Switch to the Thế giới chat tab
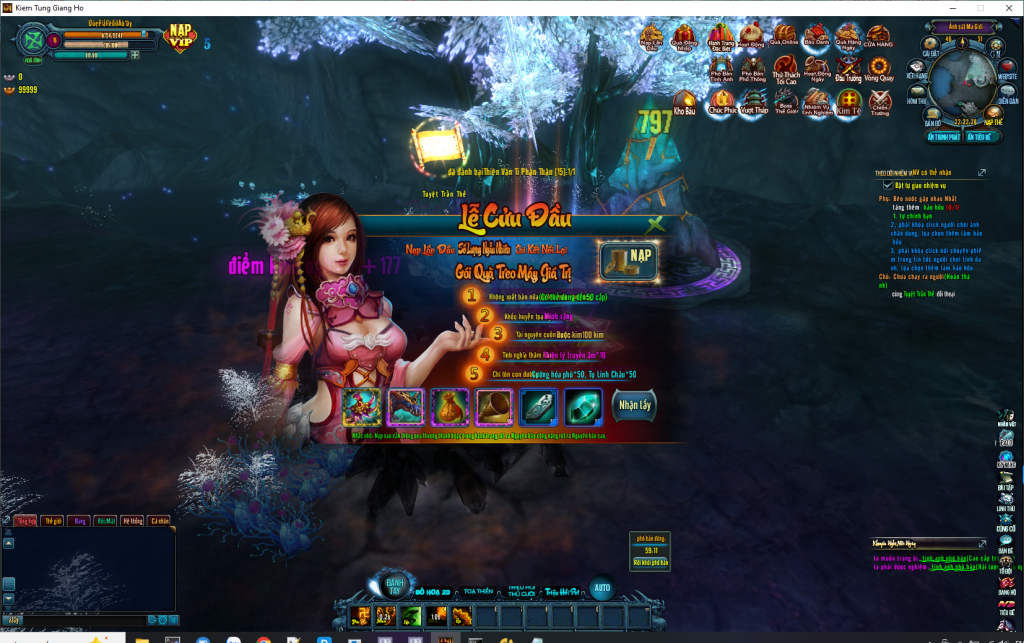Image resolution: width=1024 pixels, height=643 pixels. pos(50,520)
